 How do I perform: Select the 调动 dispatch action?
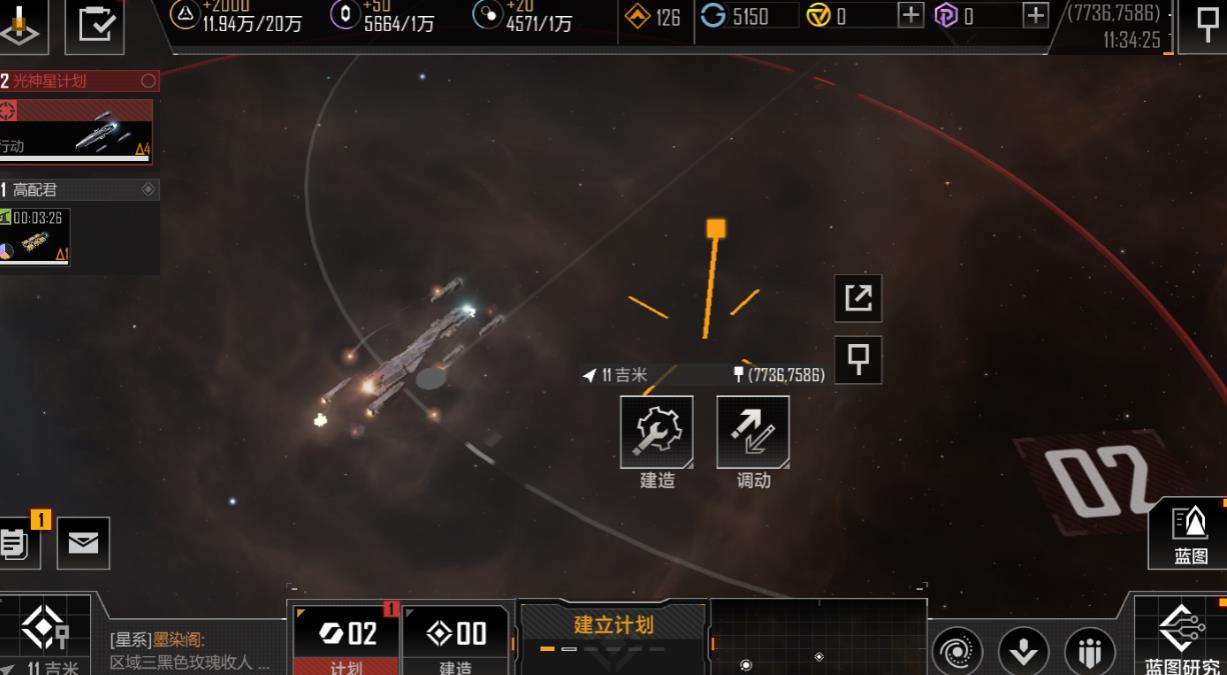[x=753, y=432]
